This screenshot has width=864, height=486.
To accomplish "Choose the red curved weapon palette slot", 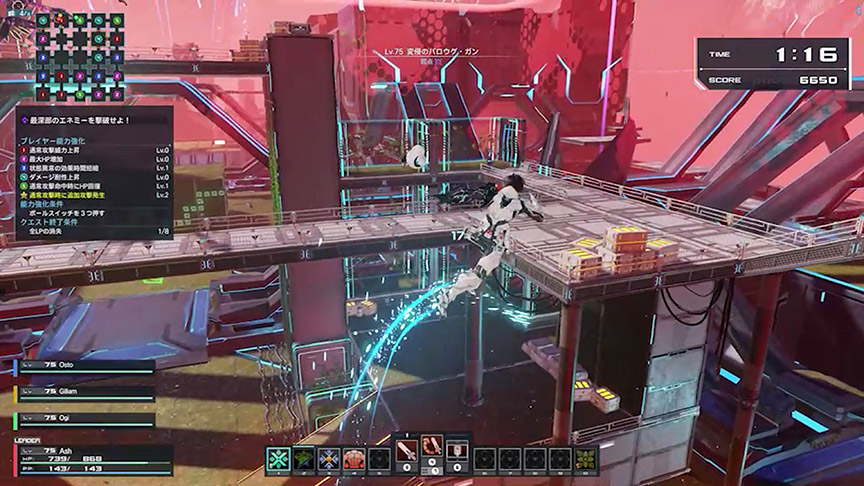I will coord(432,451).
